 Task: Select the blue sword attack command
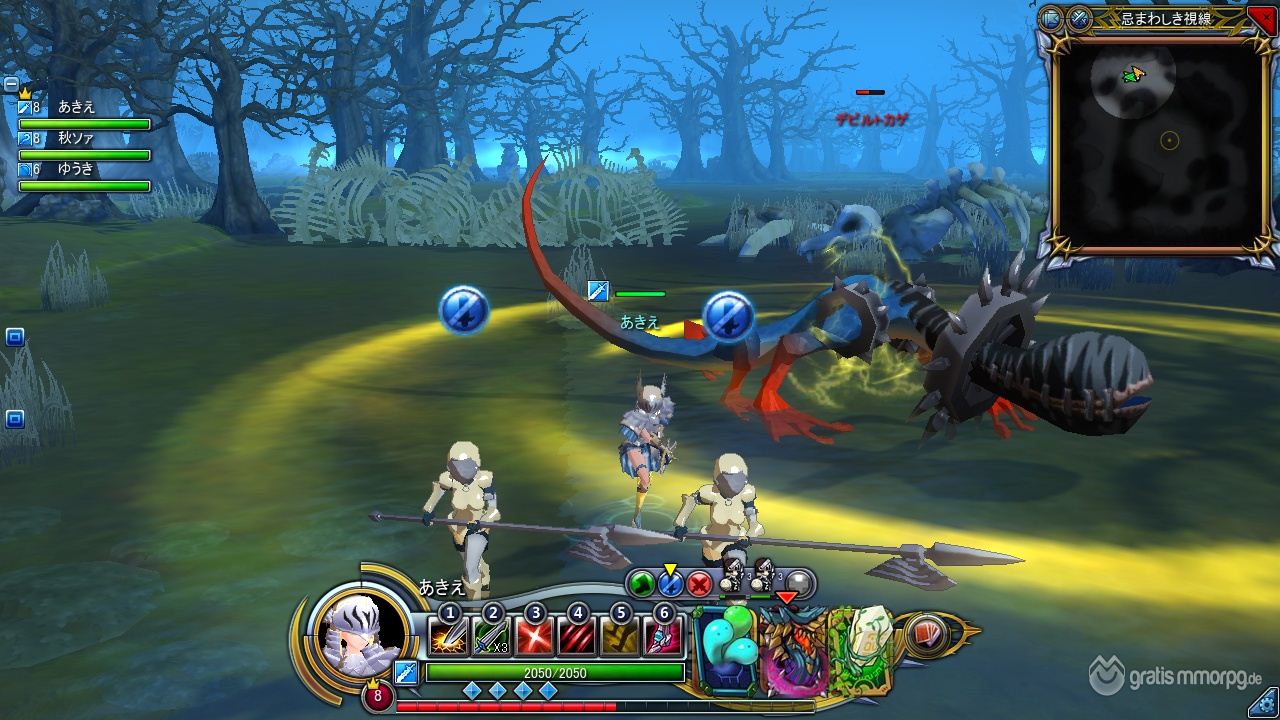(x=670, y=583)
